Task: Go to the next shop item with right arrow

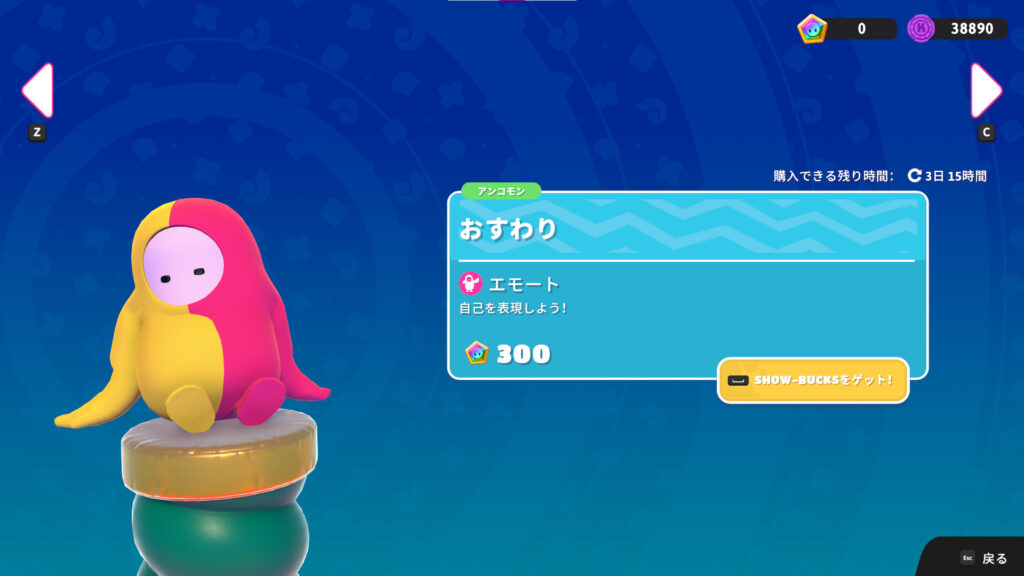Action: pyautogui.click(x=986, y=91)
